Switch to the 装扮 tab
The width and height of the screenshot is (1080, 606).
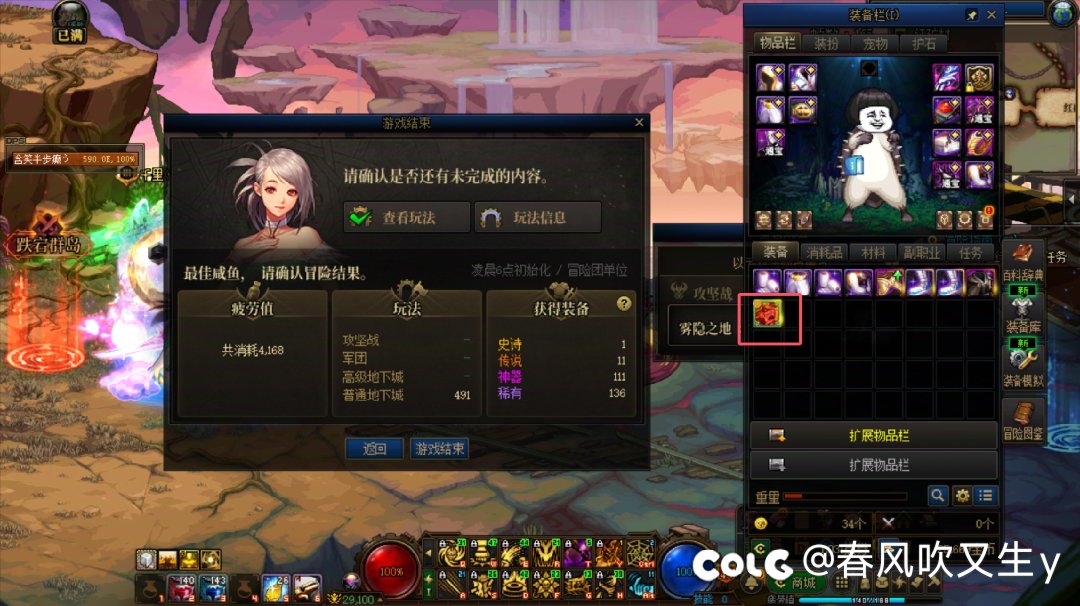point(826,43)
